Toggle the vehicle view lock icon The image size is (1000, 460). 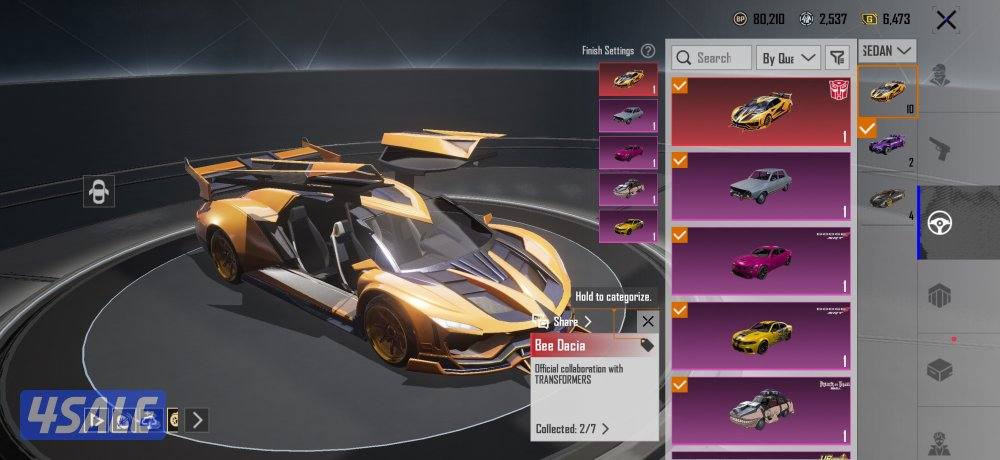pos(99,191)
